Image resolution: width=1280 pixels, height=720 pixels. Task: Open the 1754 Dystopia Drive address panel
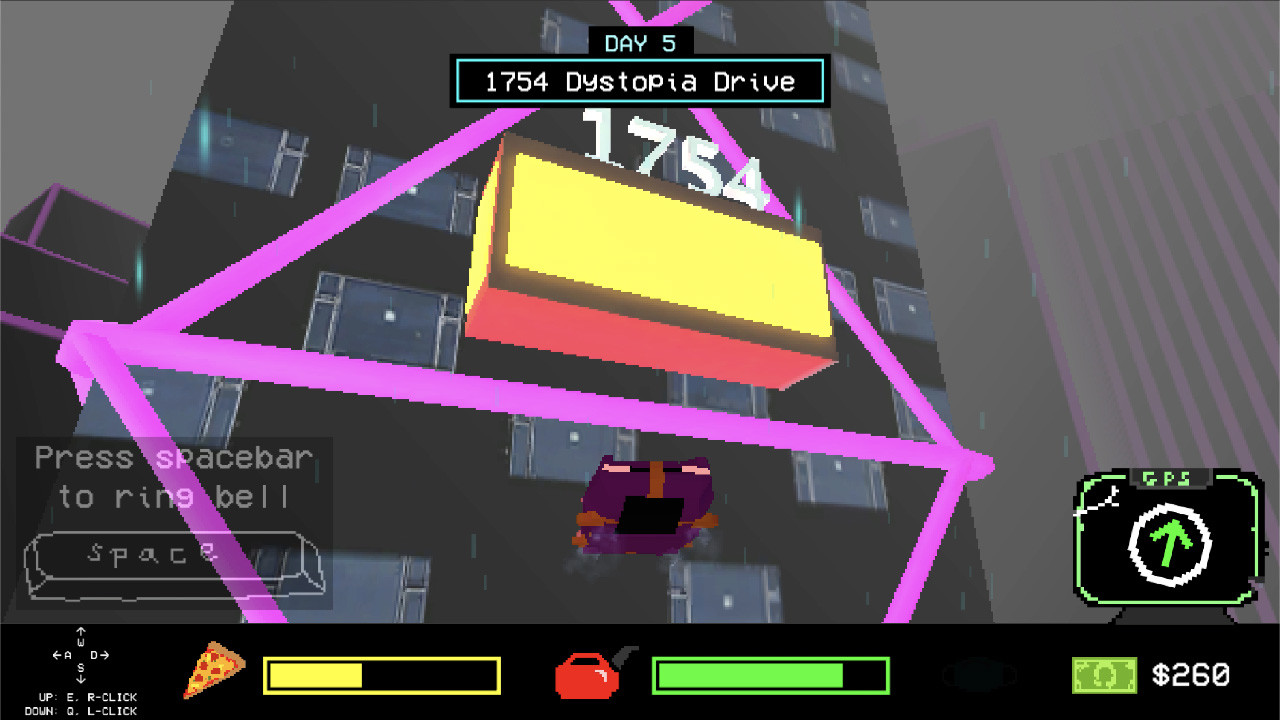pyautogui.click(x=639, y=81)
